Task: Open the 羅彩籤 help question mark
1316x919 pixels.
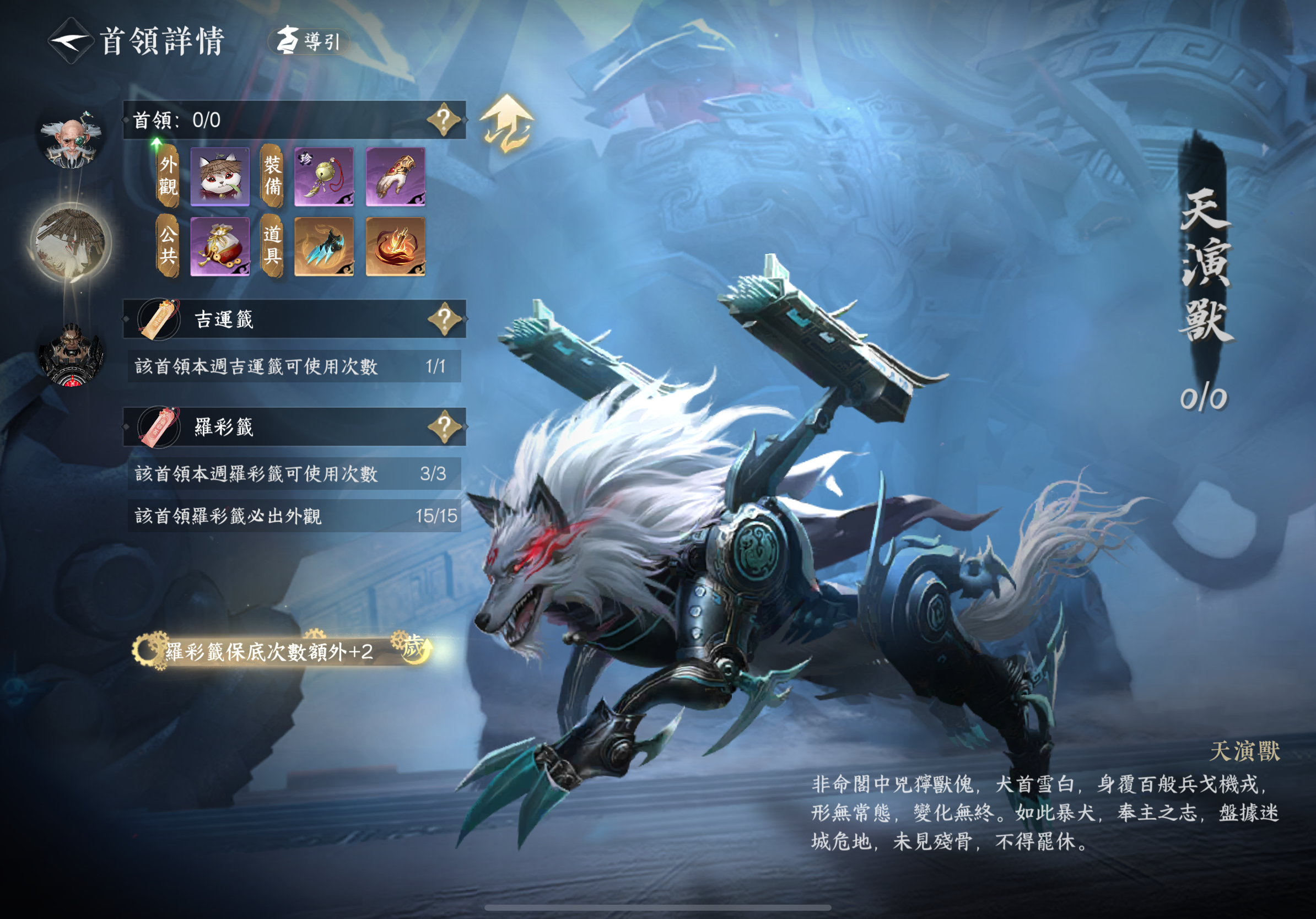Action: point(445,427)
